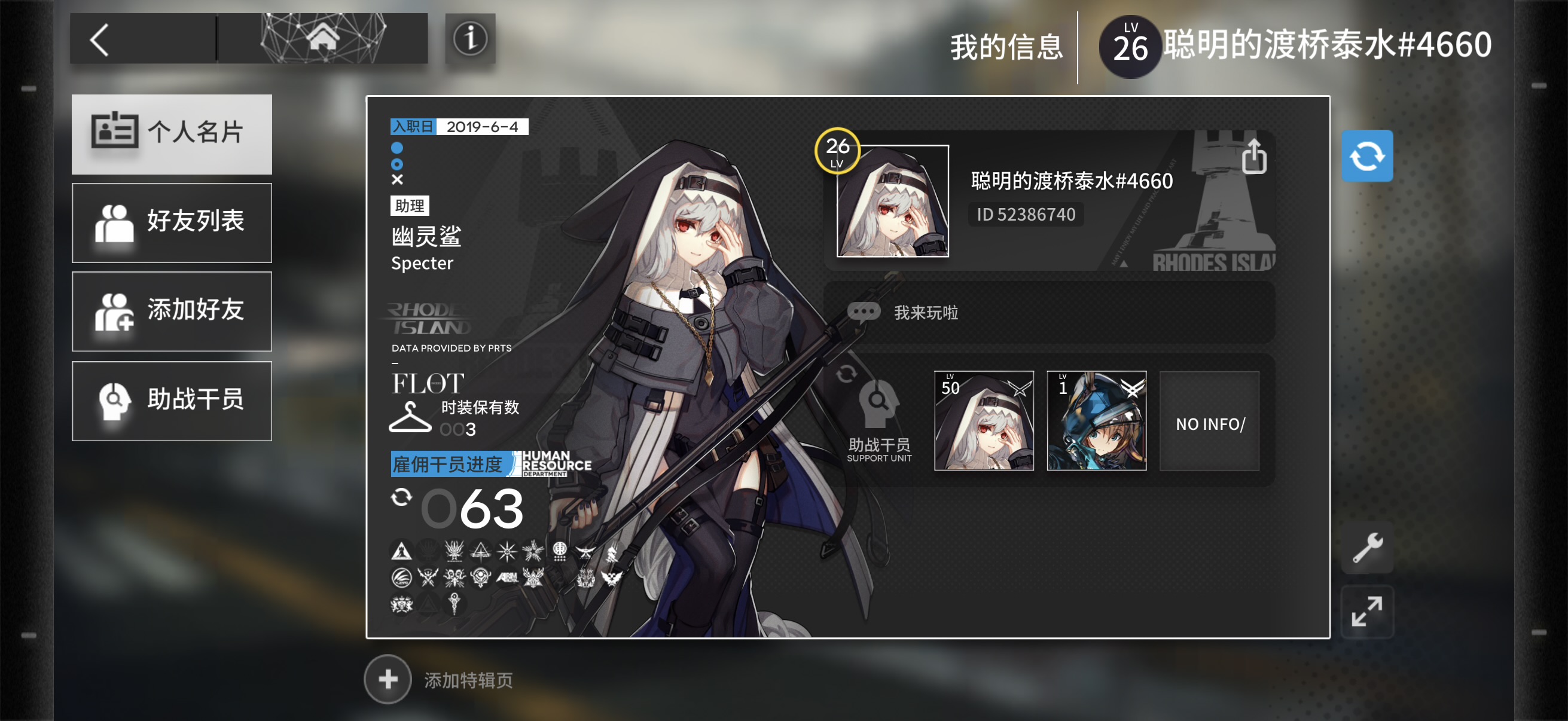Open the 助战干员 support menu
Image resolution: width=1568 pixels, height=721 pixels.
click(x=172, y=401)
